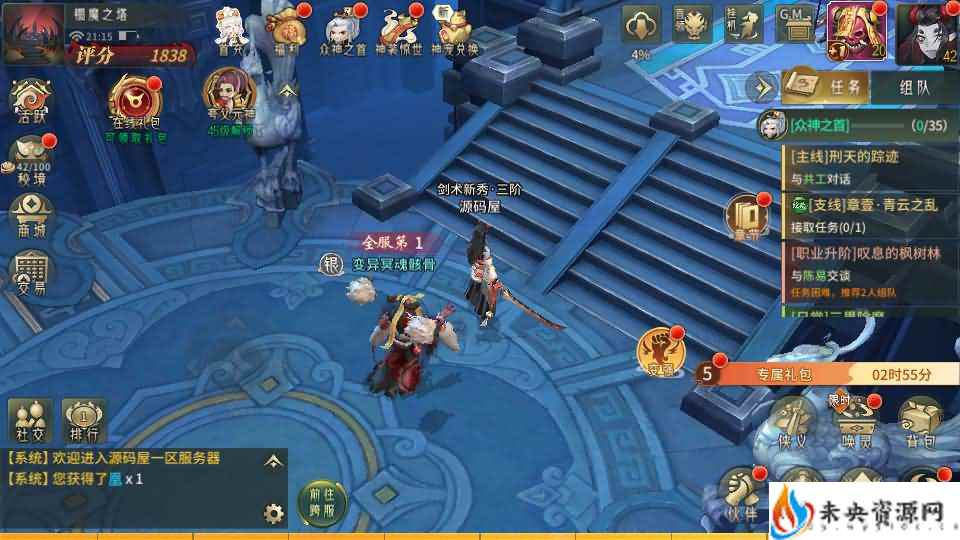
Task: Open the 商城 shop
Action: (30, 214)
